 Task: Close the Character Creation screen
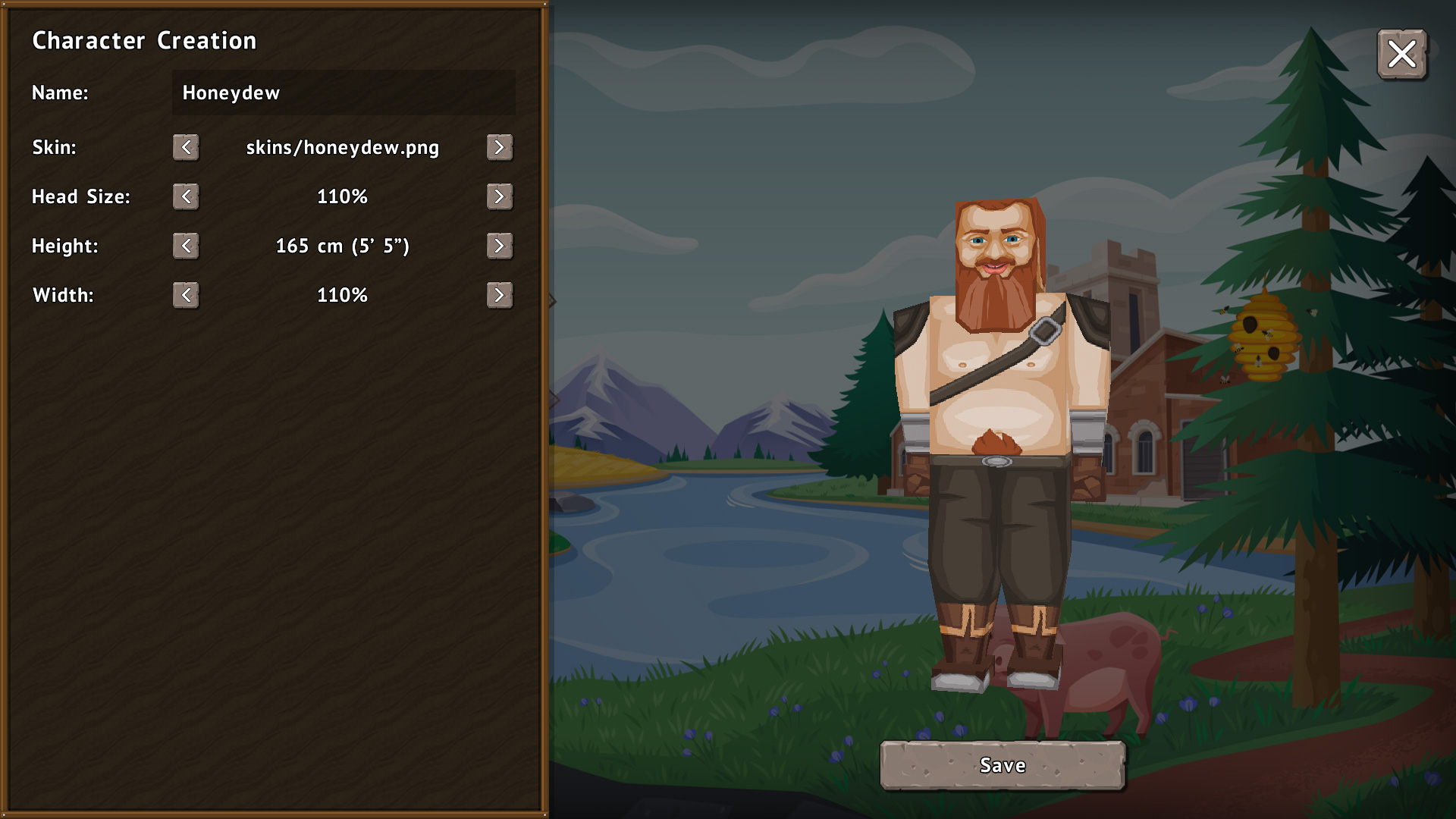coord(1401,54)
